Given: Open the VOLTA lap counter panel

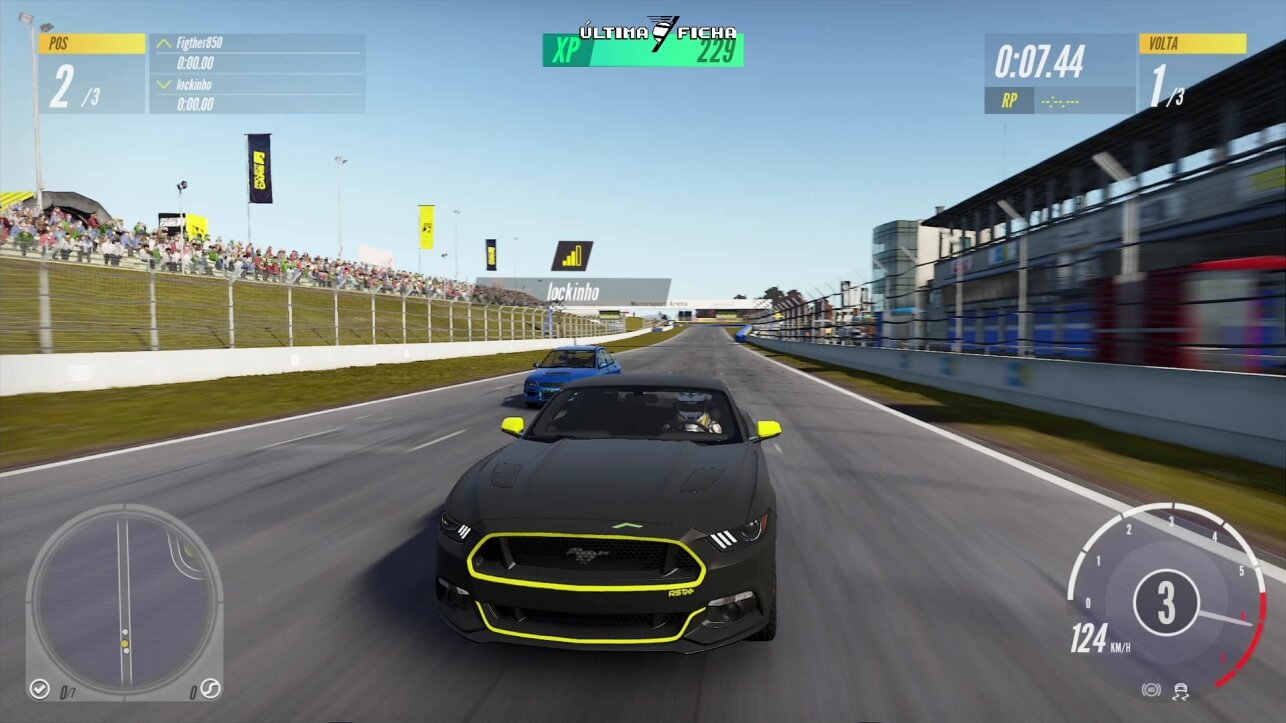Looking at the screenshot, I should (x=1192, y=74).
